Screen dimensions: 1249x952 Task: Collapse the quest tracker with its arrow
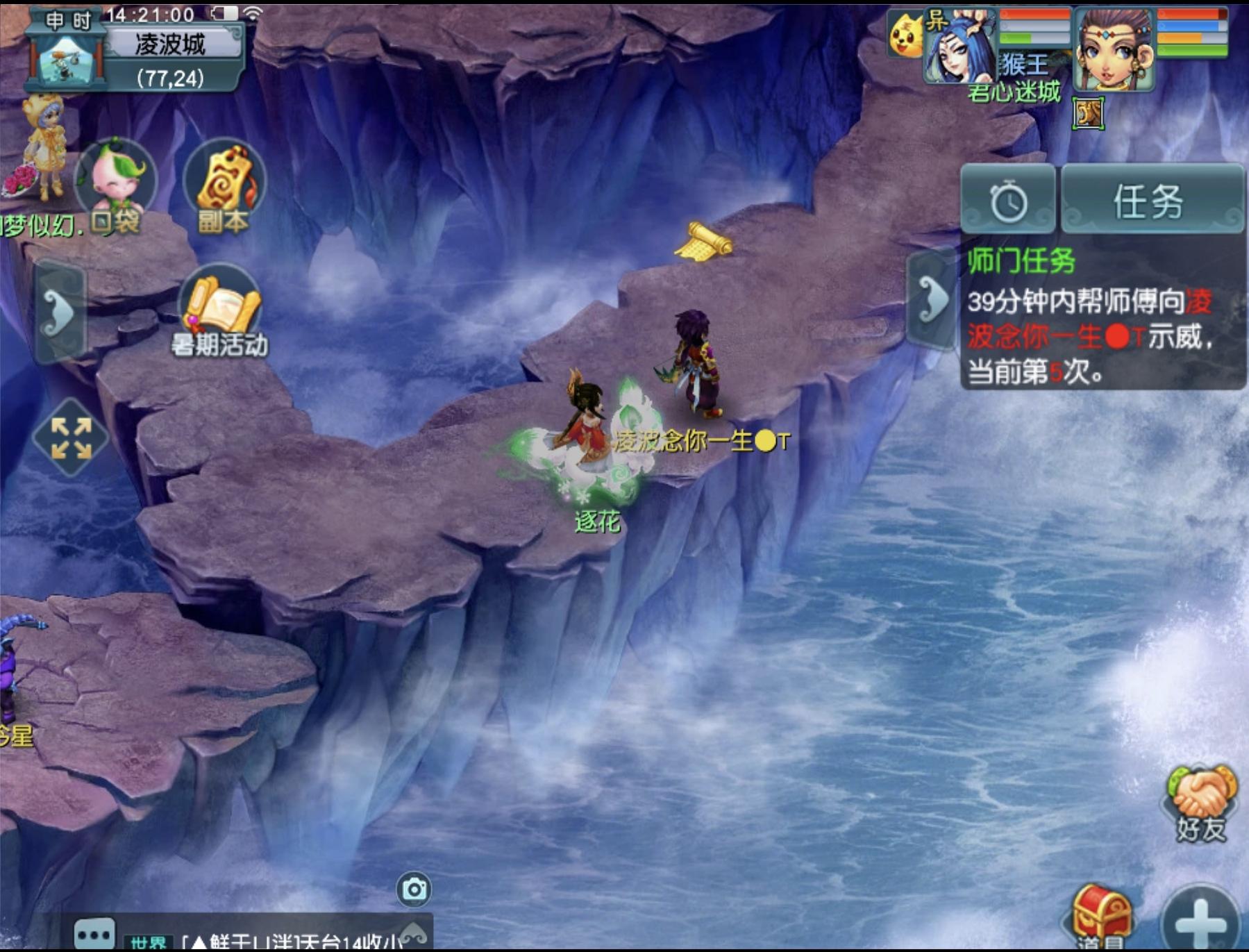pyautogui.click(x=932, y=300)
